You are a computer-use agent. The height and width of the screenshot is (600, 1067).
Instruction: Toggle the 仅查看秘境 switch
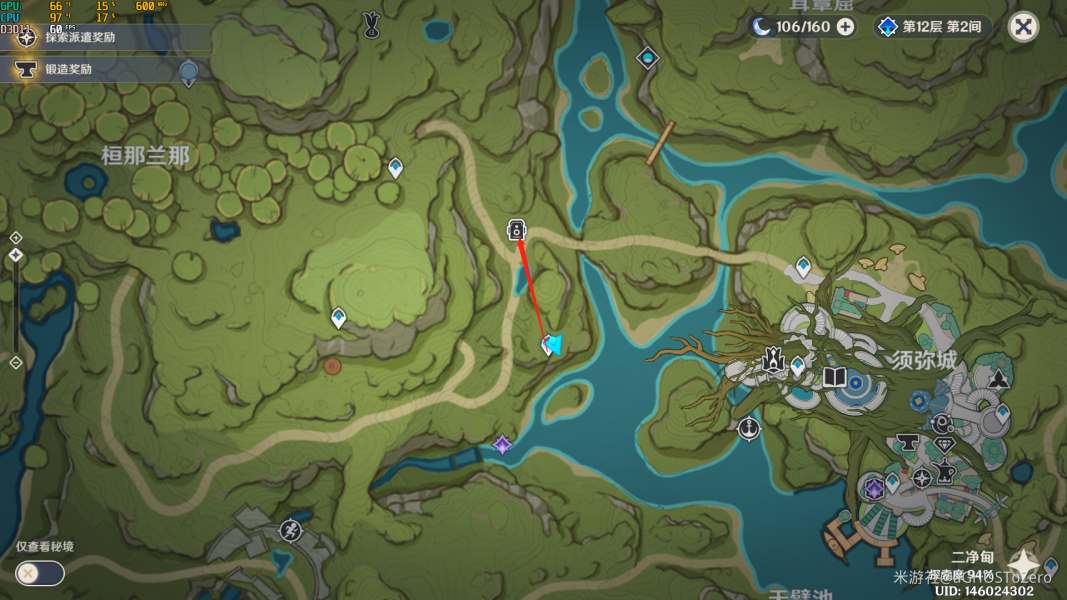(40, 573)
